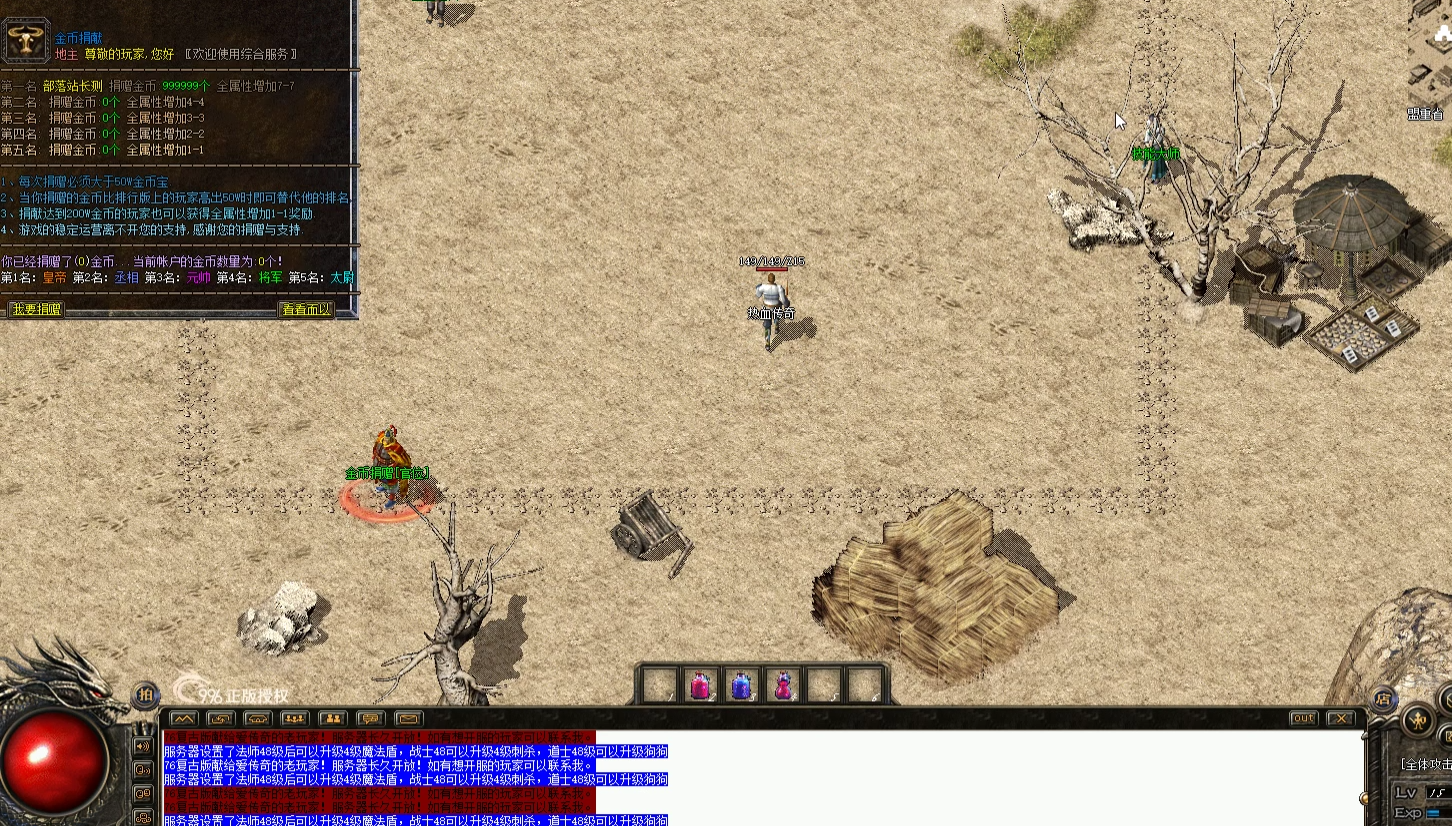Open the round 店 shop button
The width and height of the screenshot is (1452, 826).
coord(1383,699)
